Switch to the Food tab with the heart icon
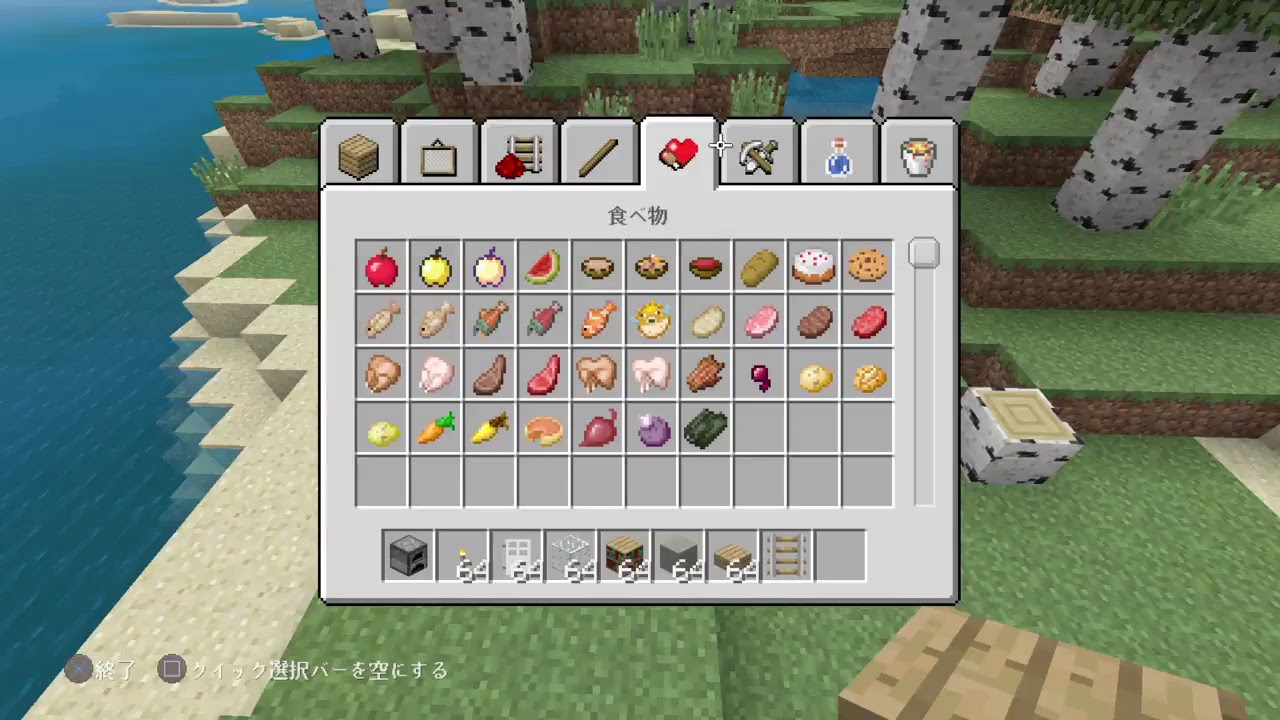Viewport: 1280px width, 720px height. [x=678, y=152]
